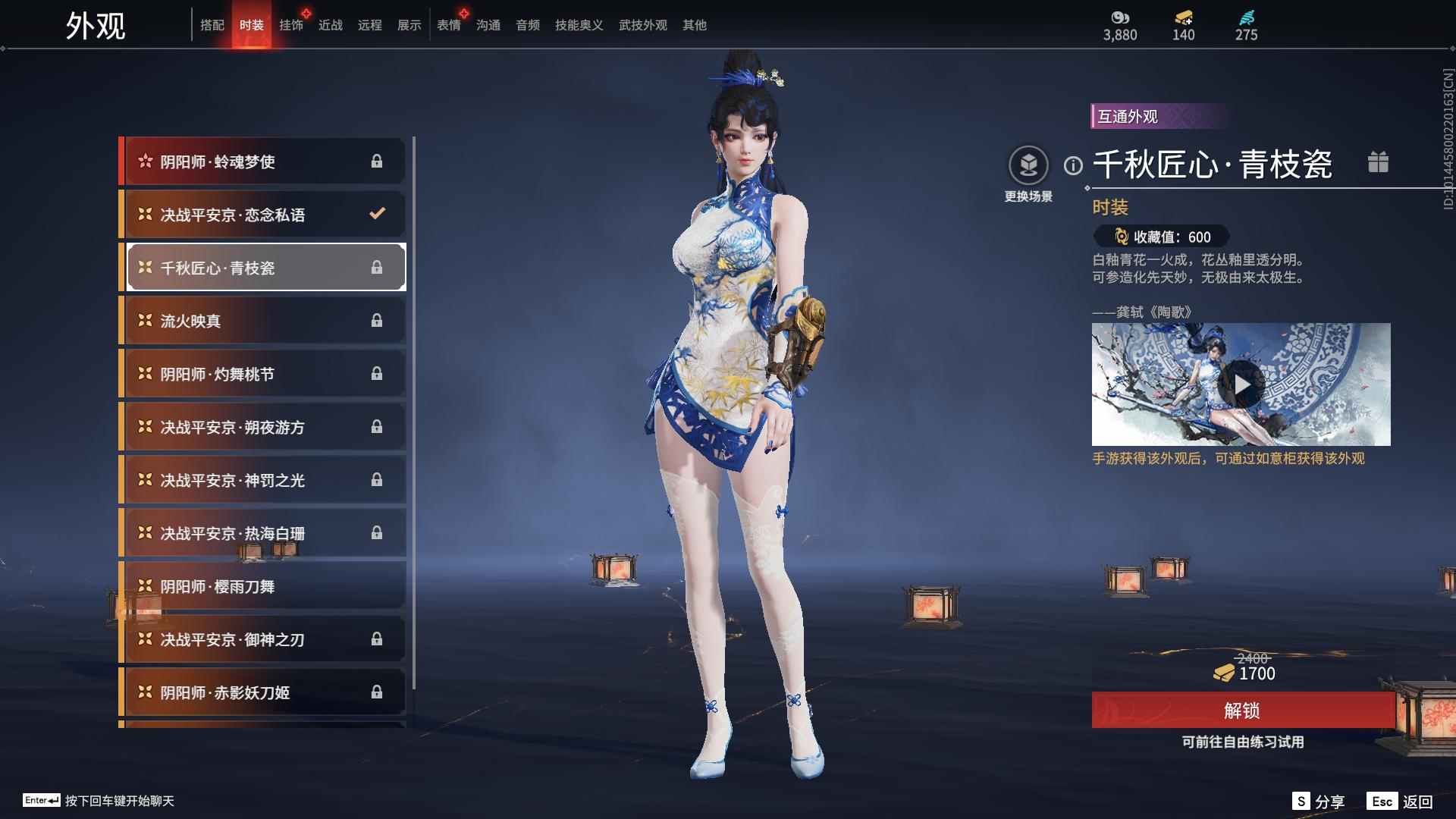Viewport: 1456px width, 819px height.
Task: Gift this outfit using the present icon
Action: point(1378,162)
